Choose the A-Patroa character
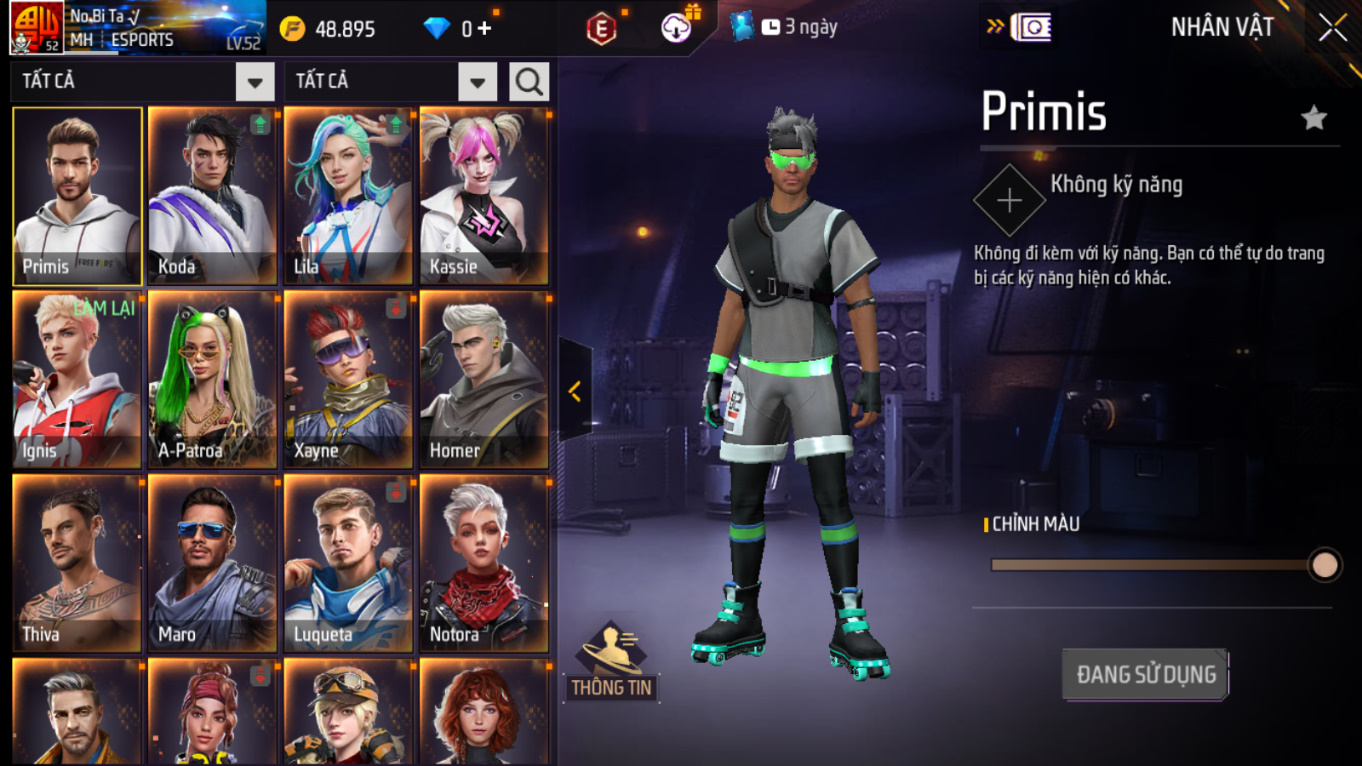Image resolution: width=1362 pixels, height=766 pixels. pos(213,380)
